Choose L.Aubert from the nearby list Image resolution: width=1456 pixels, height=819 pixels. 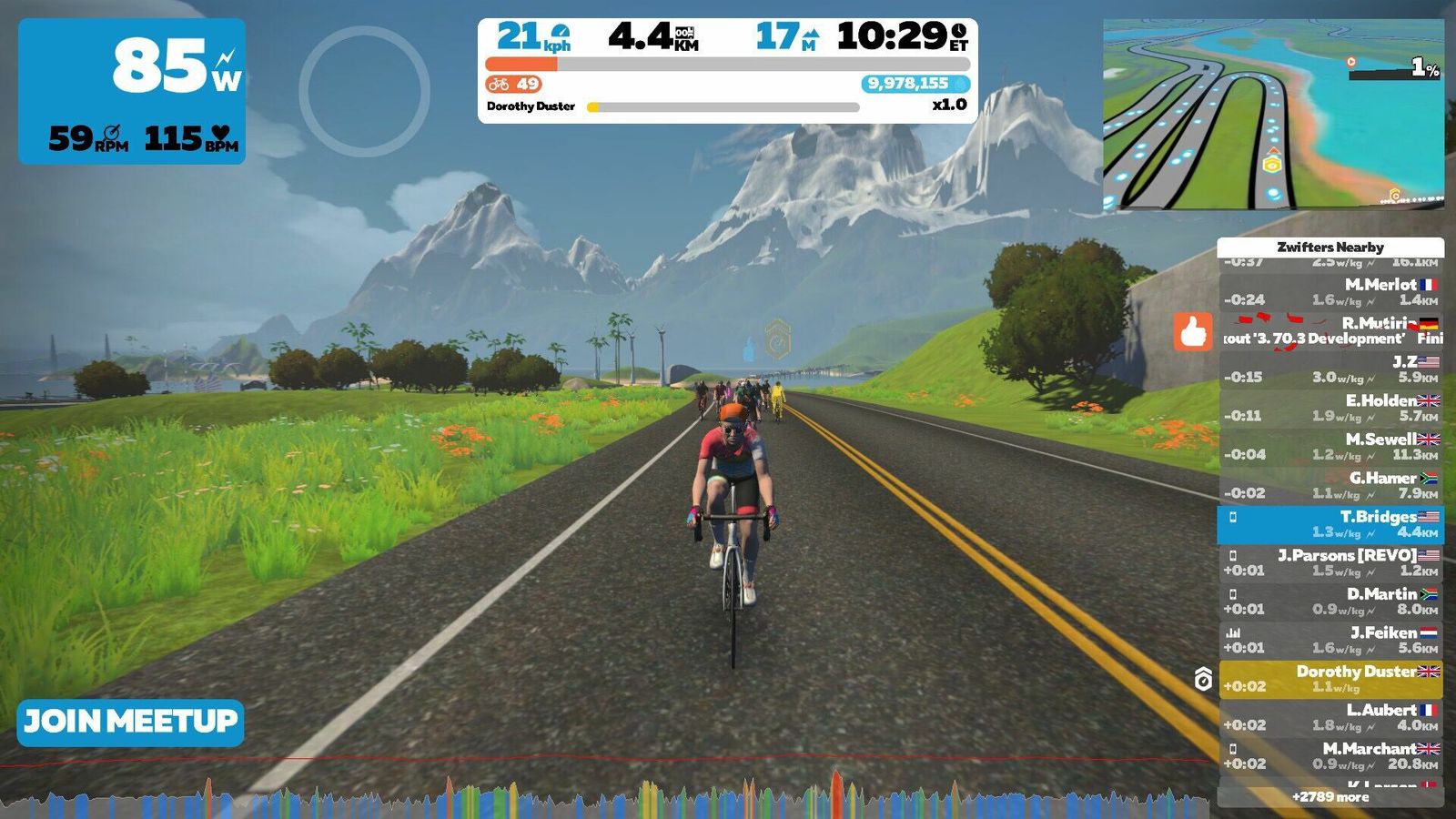1330,717
